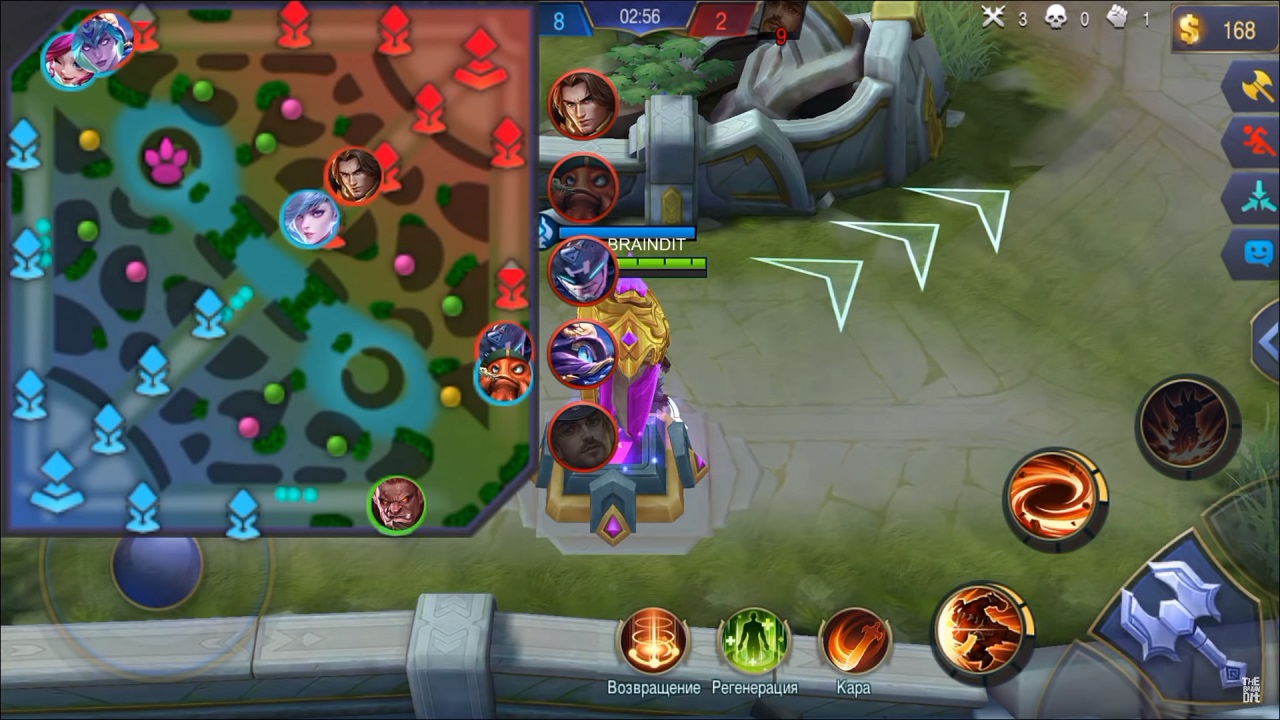This screenshot has width=1280, height=720.
Task: Cast the fire swirl skill
Action: pos(1055,497)
